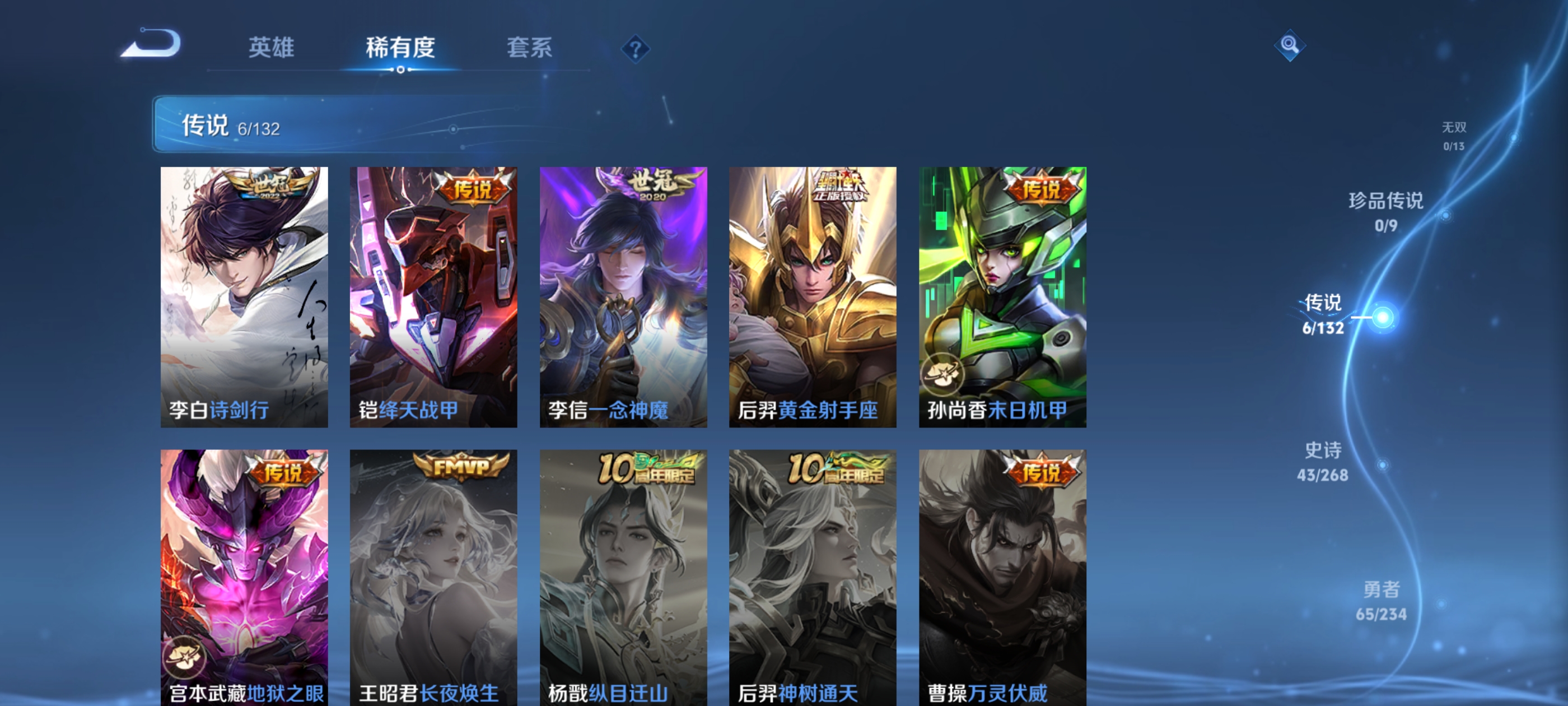
Task: Switch to the 英雄 tab
Action: pyautogui.click(x=271, y=48)
